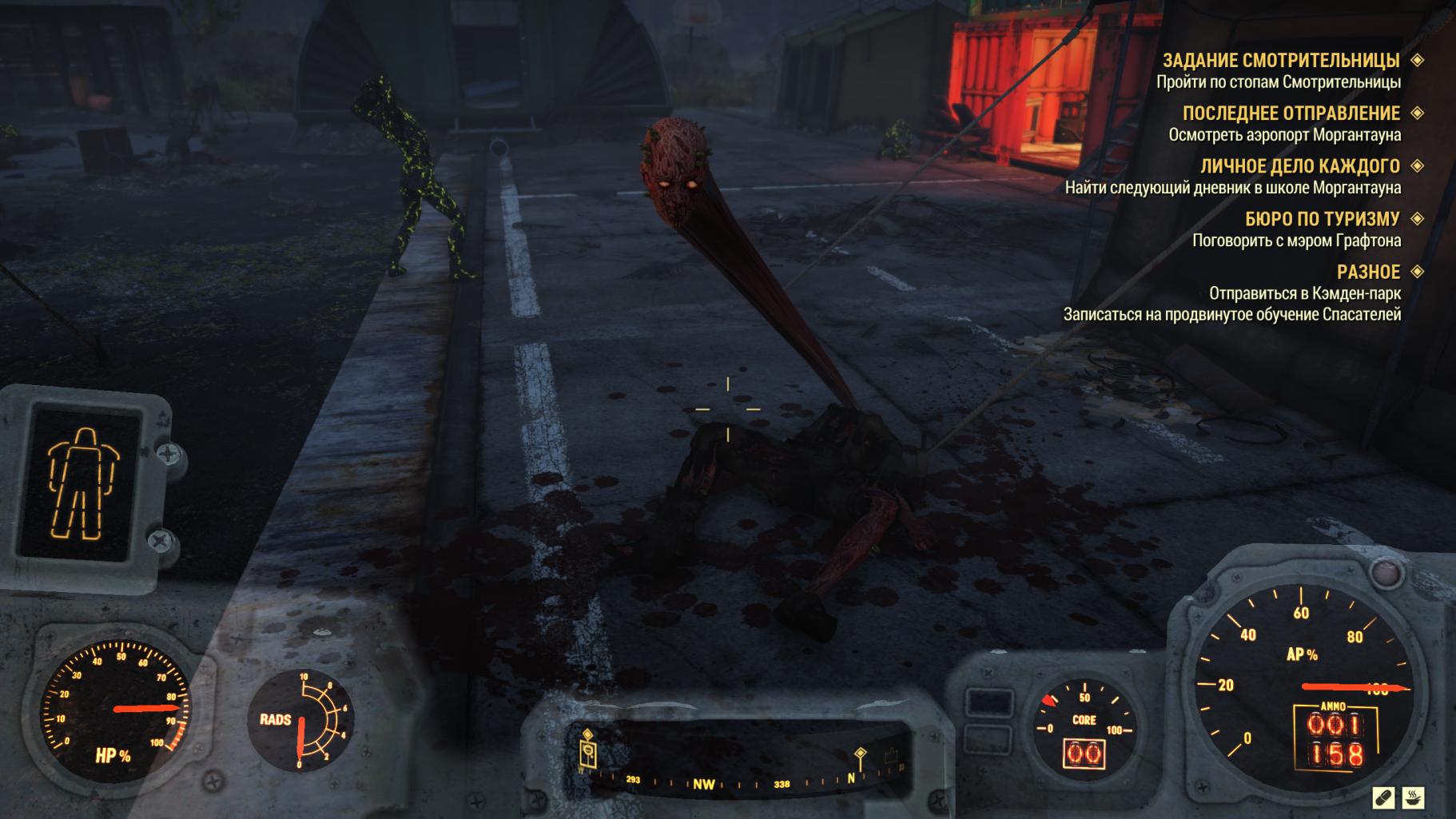Click the compass strip at NW
The image size is (1456, 819).
tap(703, 784)
